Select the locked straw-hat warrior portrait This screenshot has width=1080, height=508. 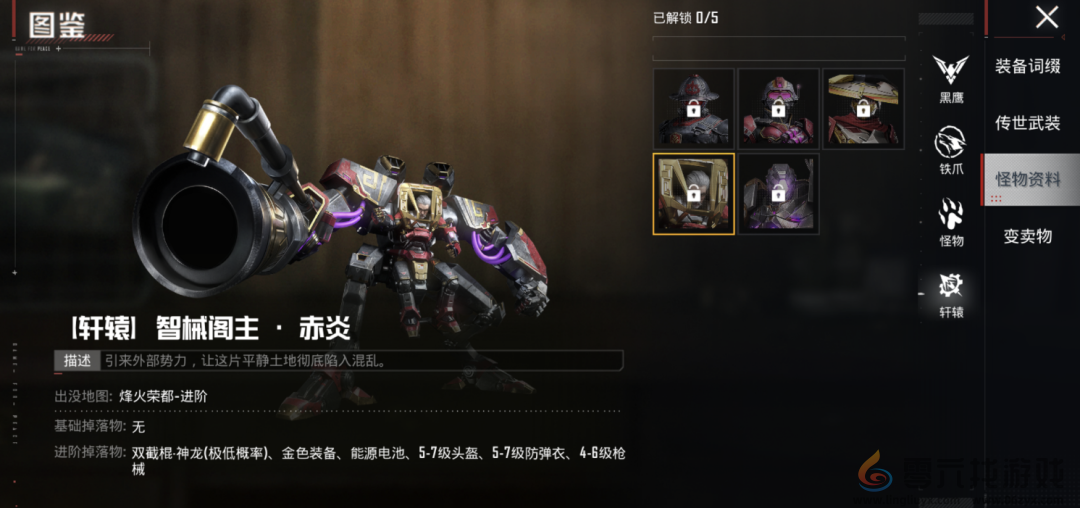click(x=864, y=108)
